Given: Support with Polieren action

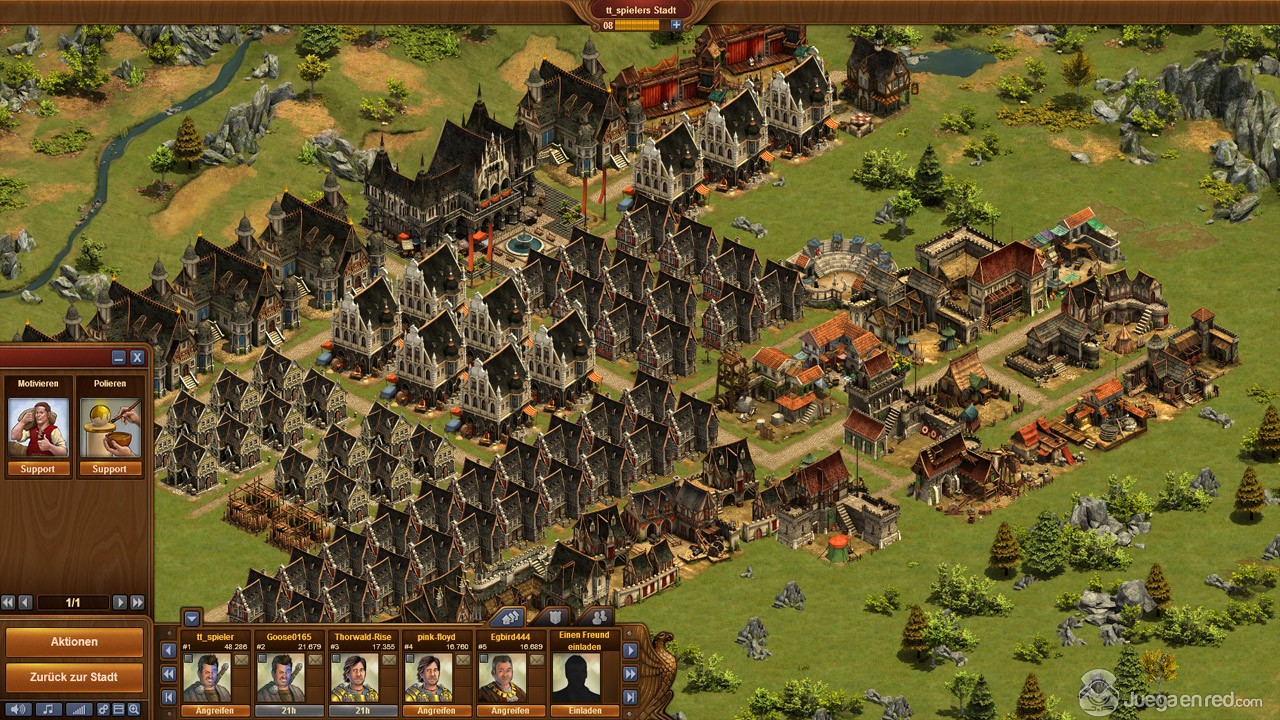Looking at the screenshot, I should 110,469.
